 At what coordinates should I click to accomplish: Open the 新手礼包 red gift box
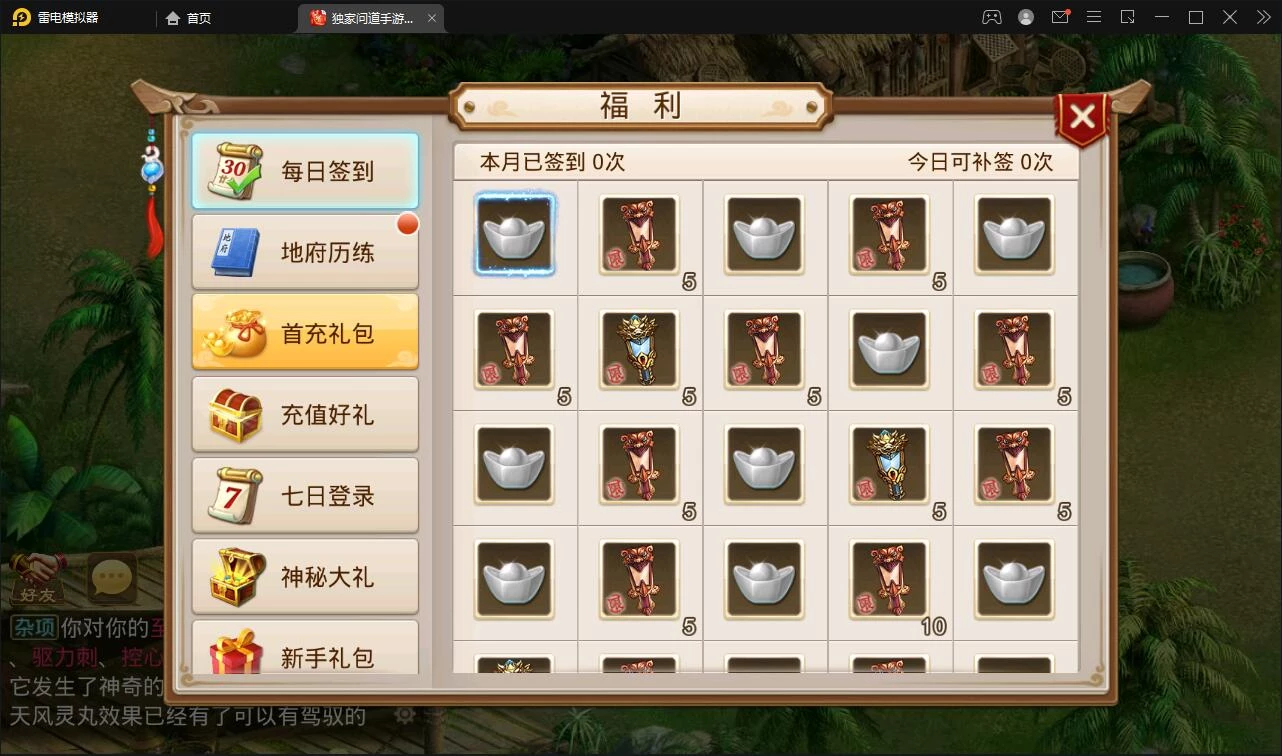pyautogui.click(x=304, y=656)
